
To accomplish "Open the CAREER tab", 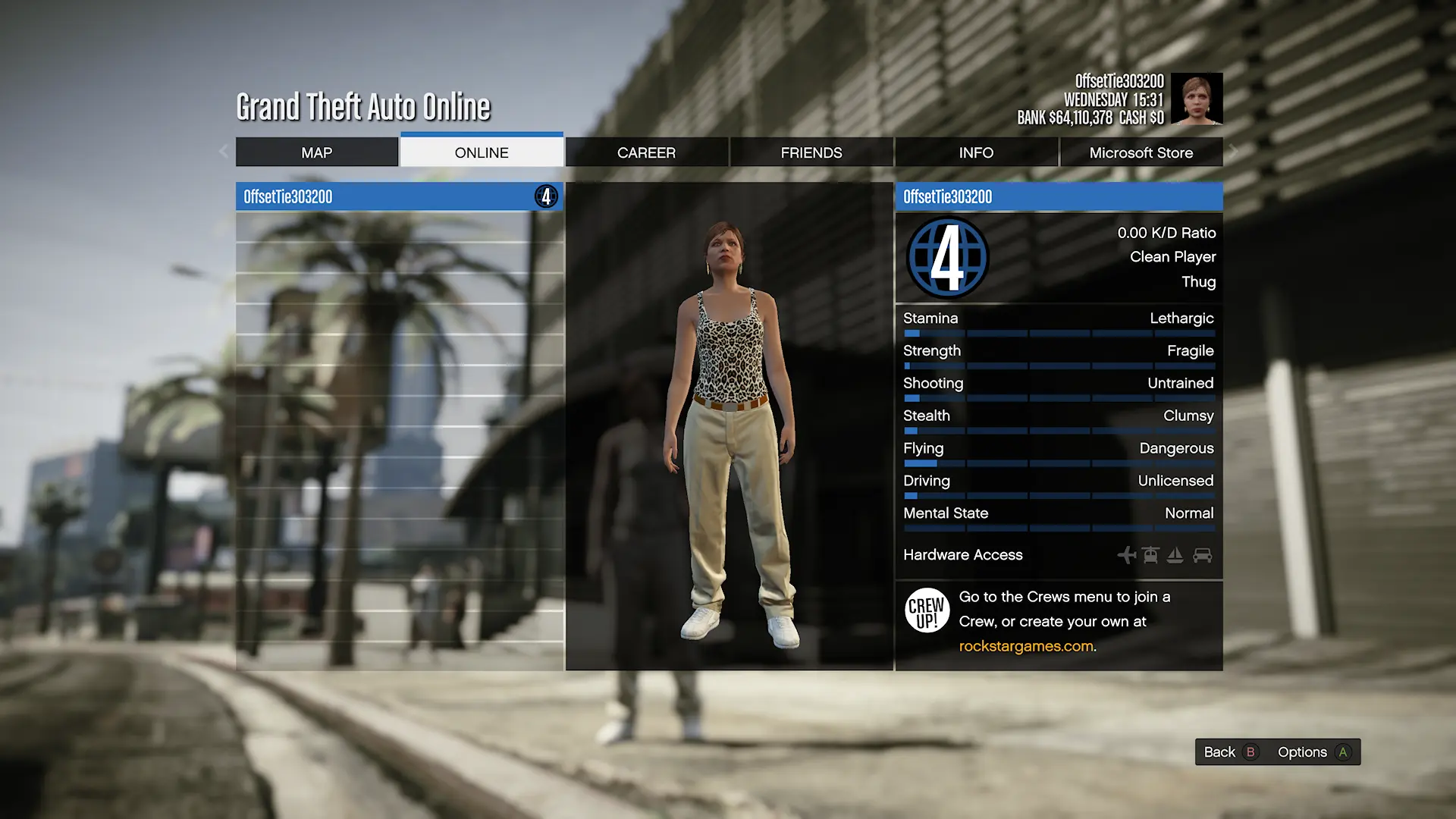I will (645, 152).
